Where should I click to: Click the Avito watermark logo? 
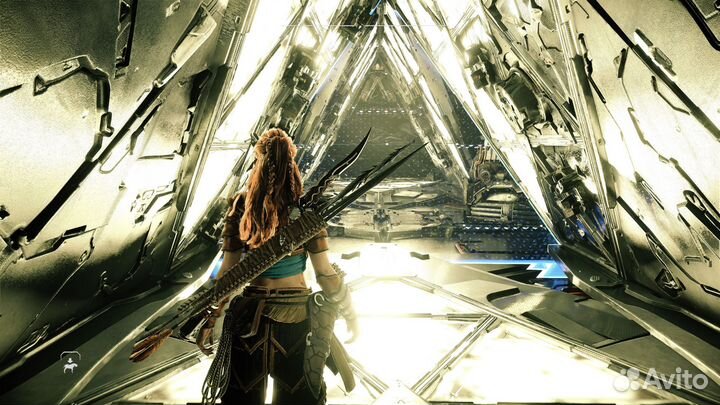(x=660, y=378)
